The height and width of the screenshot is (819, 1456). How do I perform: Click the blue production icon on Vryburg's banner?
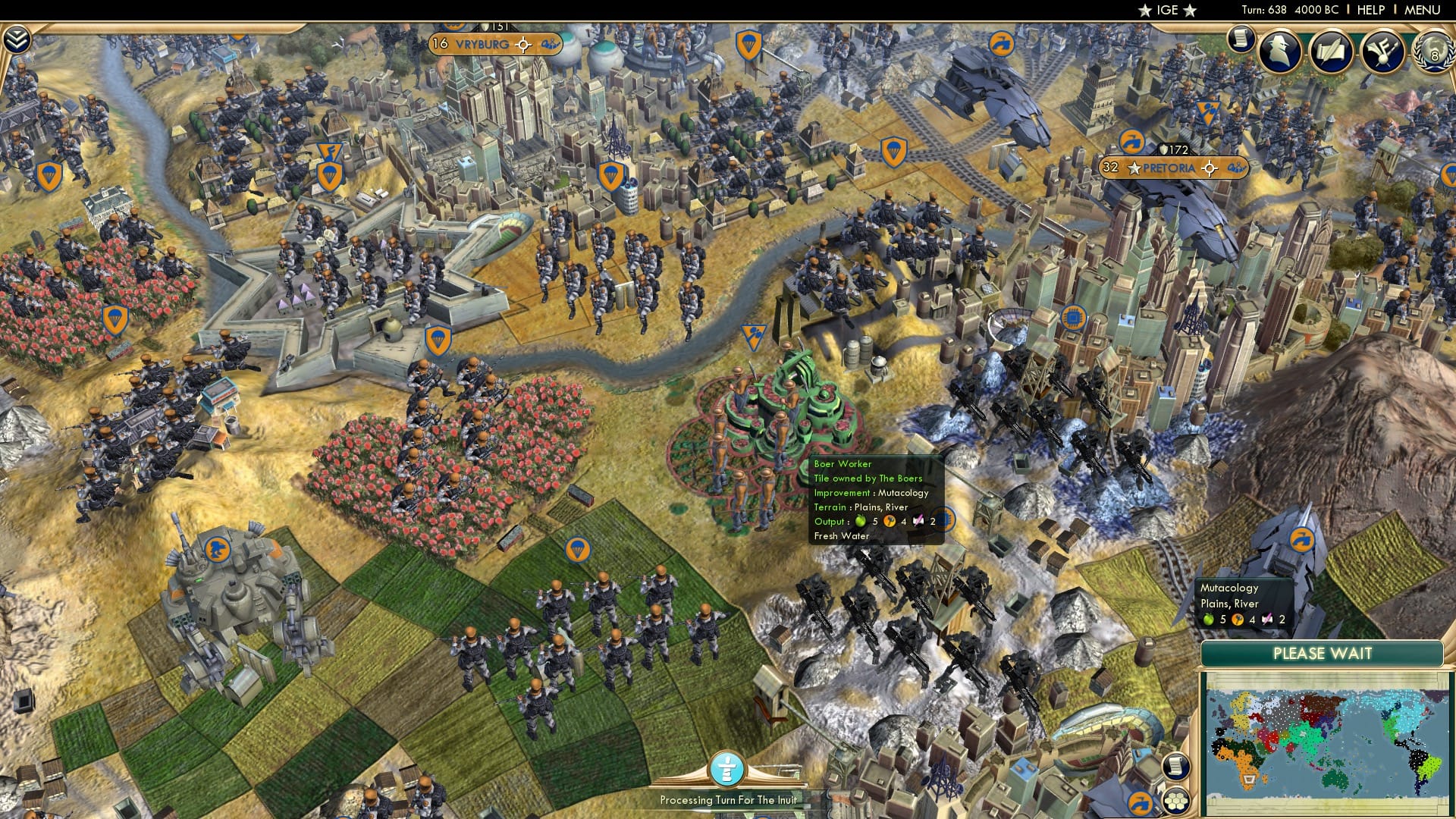pyautogui.click(x=549, y=45)
